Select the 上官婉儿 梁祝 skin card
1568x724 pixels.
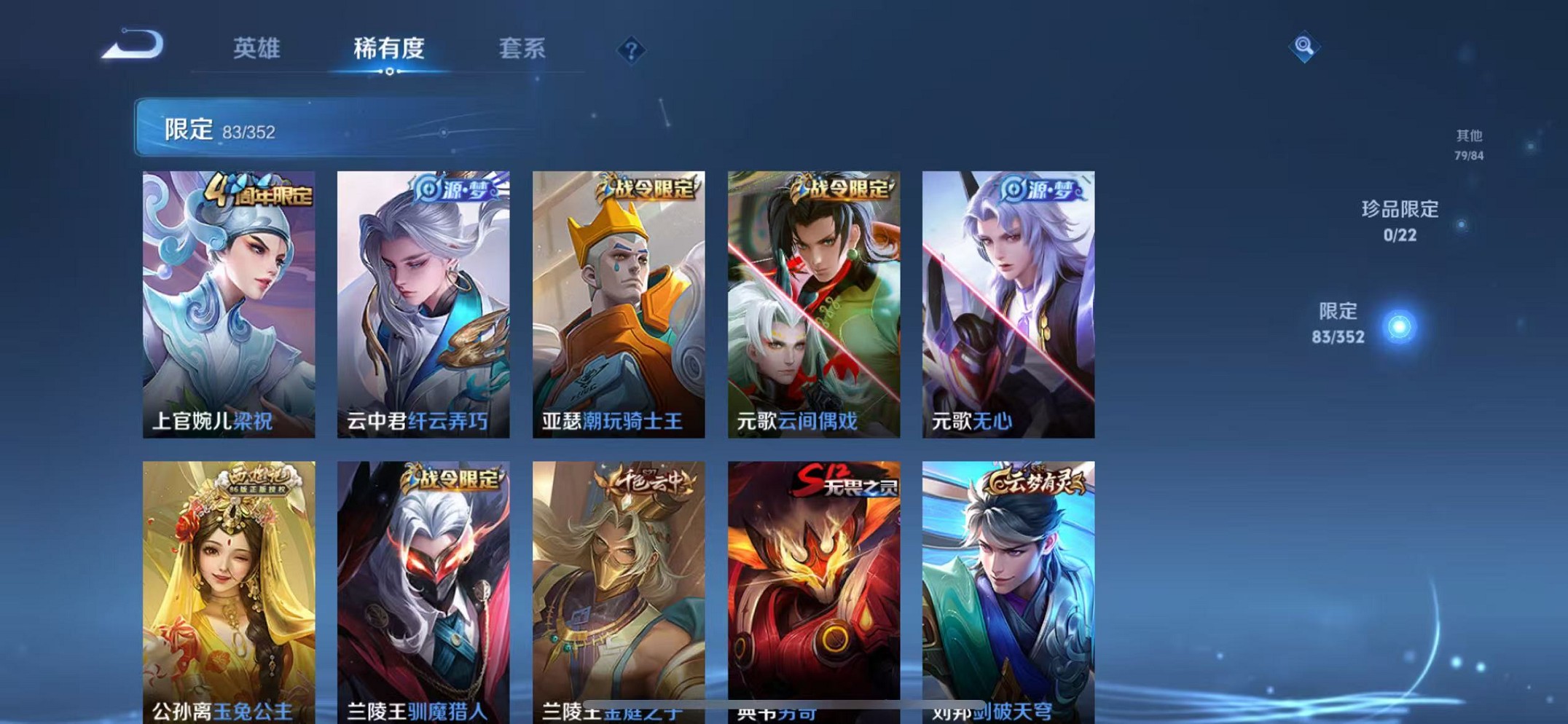[229, 302]
